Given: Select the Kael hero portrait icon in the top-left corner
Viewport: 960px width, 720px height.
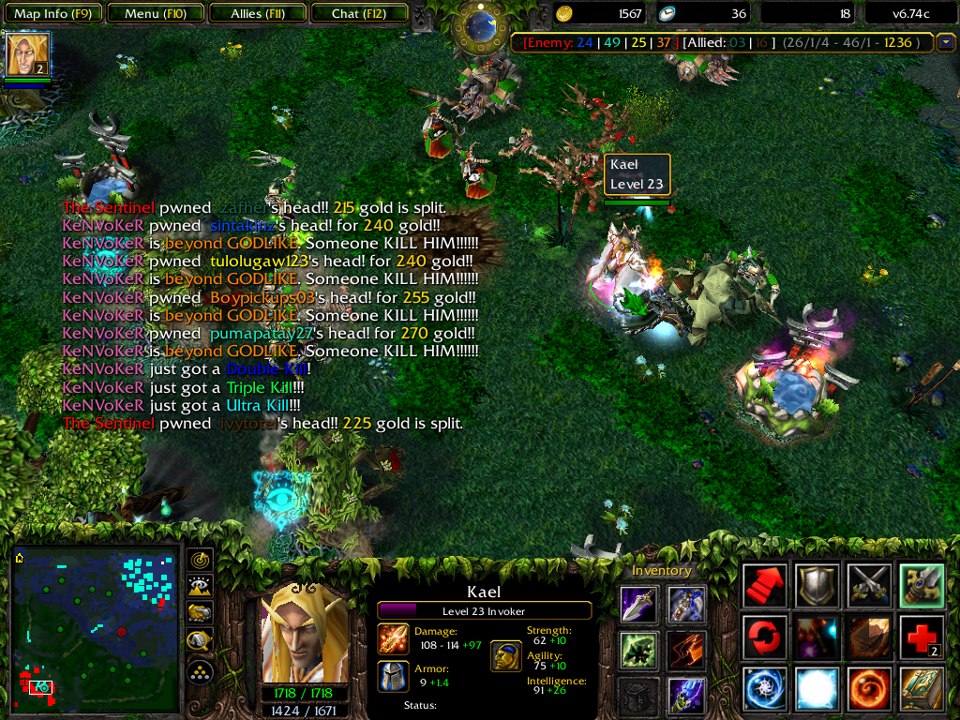Looking at the screenshot, I should 27,54.
